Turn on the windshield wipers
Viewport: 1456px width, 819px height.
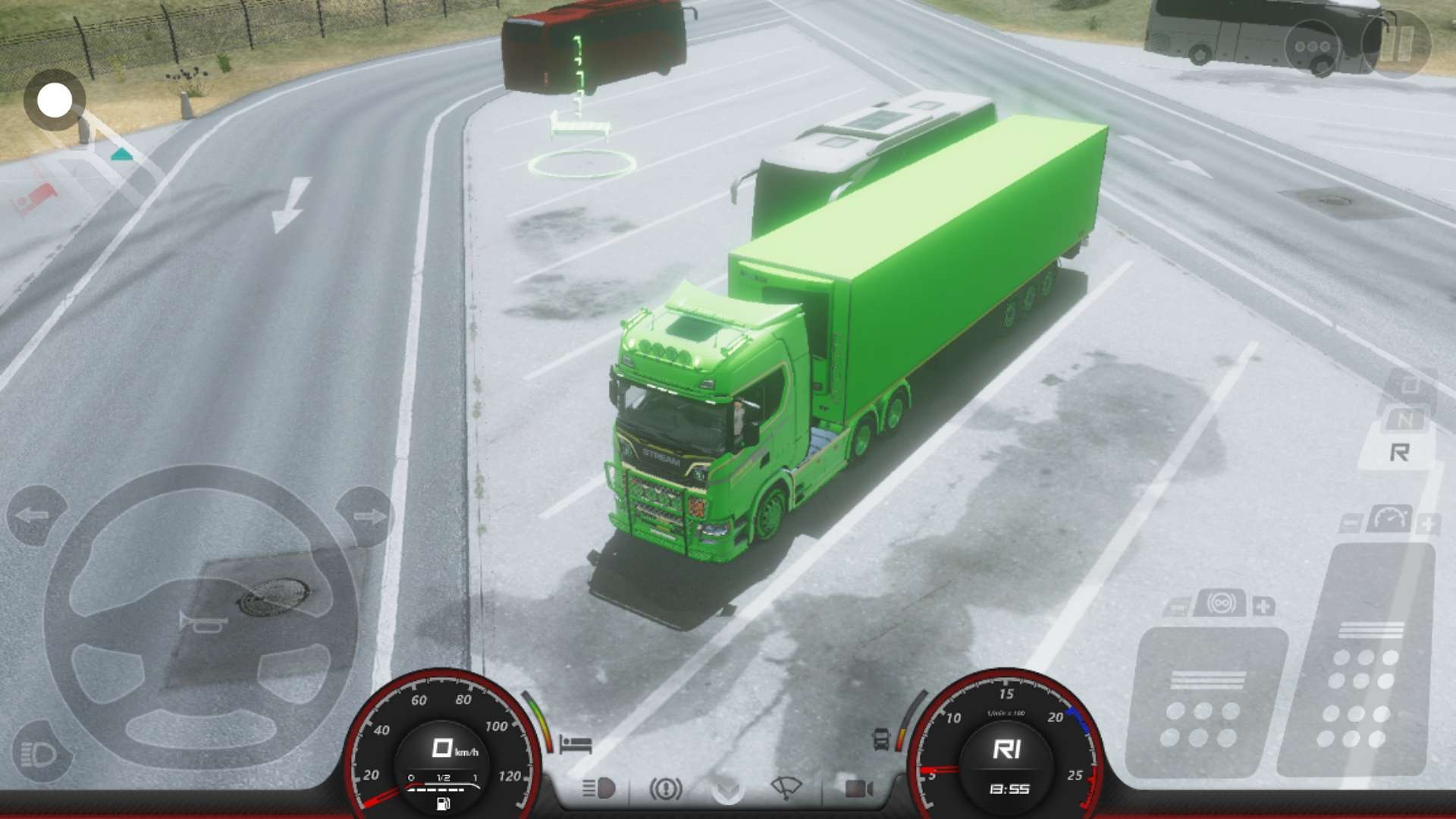(786, 789)
